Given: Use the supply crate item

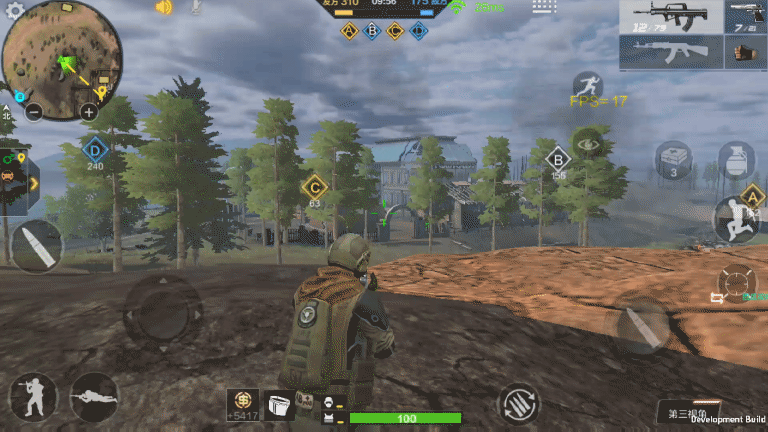Looking at the screenshot, I should (x=674, y=158).
